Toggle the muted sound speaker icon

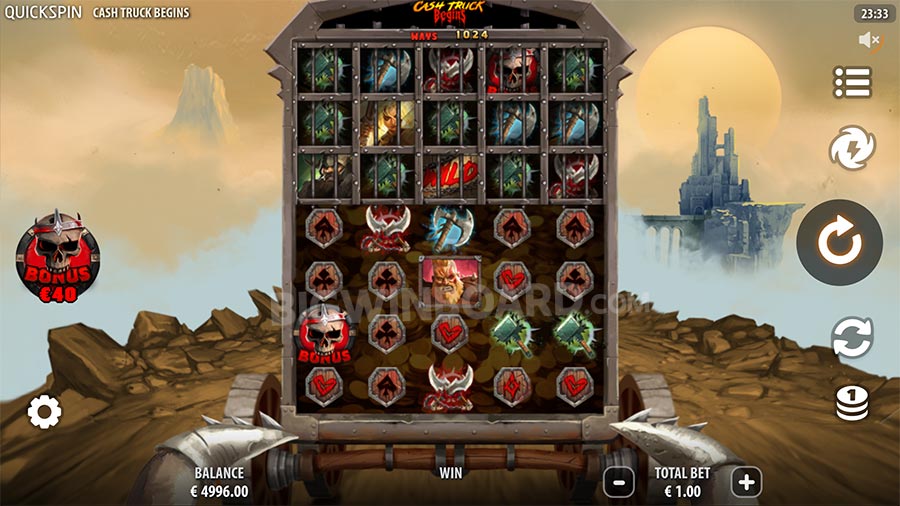pyautogui.click(x=869, y=40)
